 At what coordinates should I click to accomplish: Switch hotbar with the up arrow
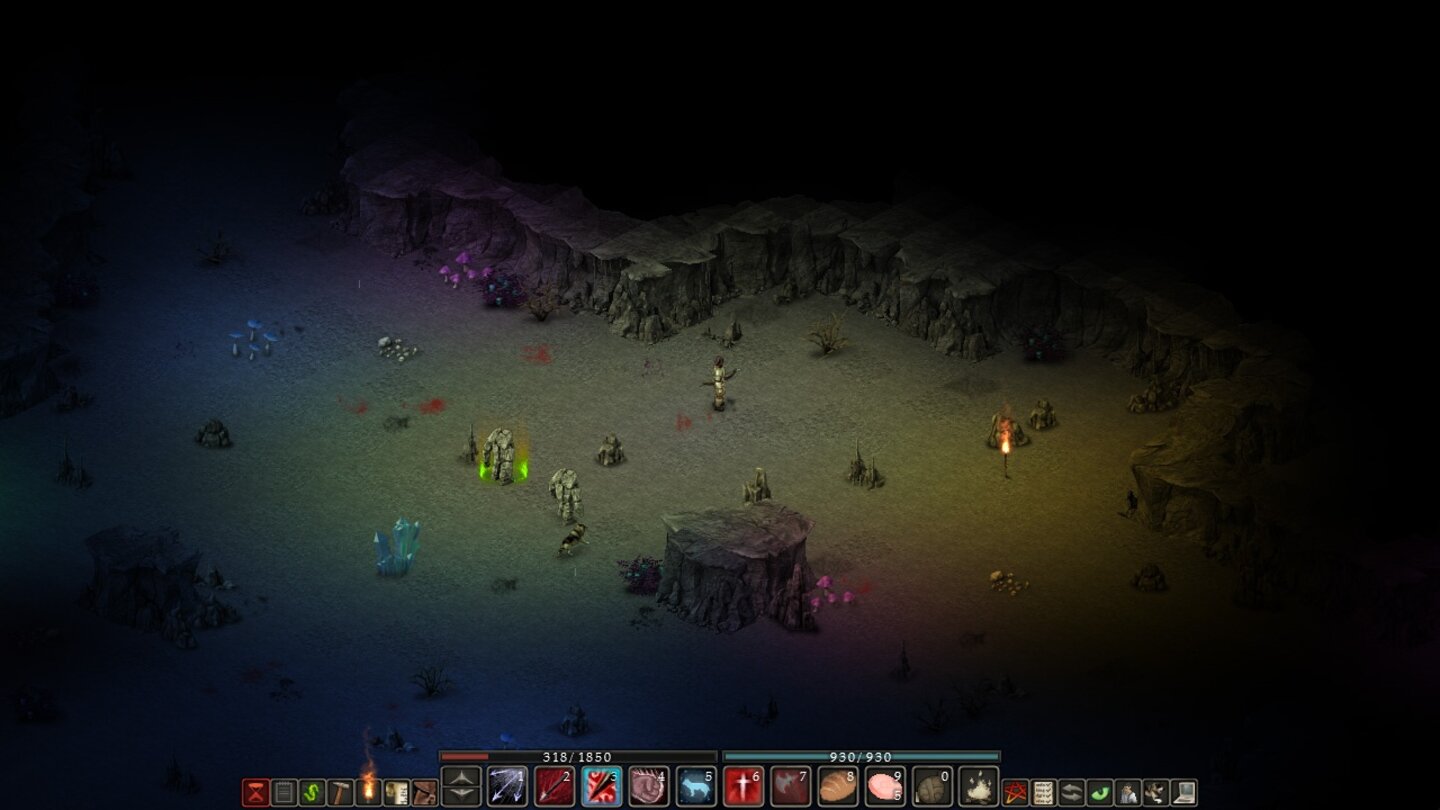point(461,777)
